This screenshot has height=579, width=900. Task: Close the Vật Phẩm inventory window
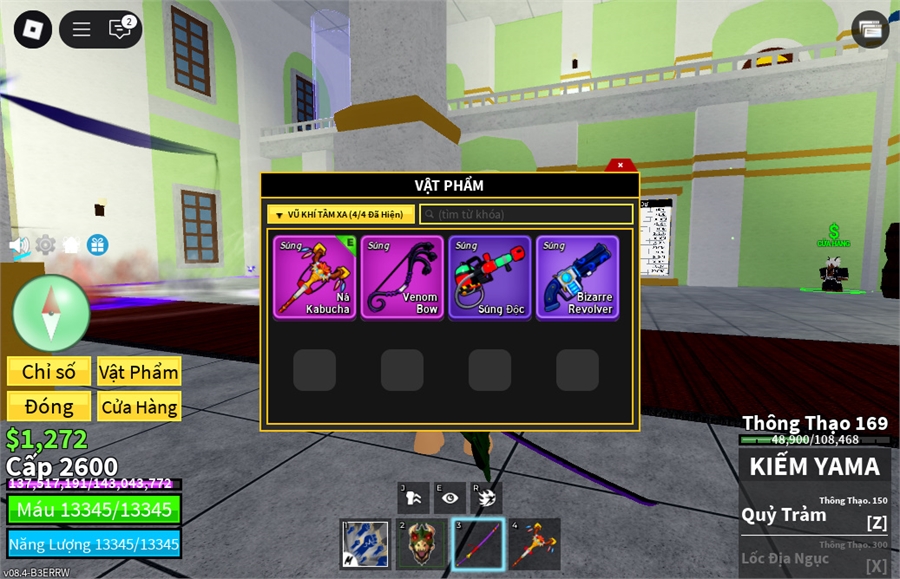coord(620,164)
